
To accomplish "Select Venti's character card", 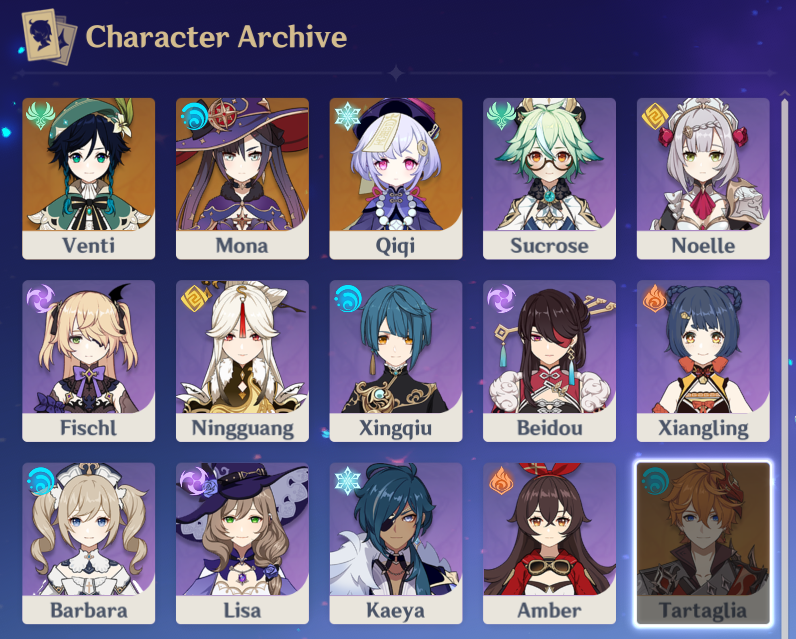I will click(88, 178).
